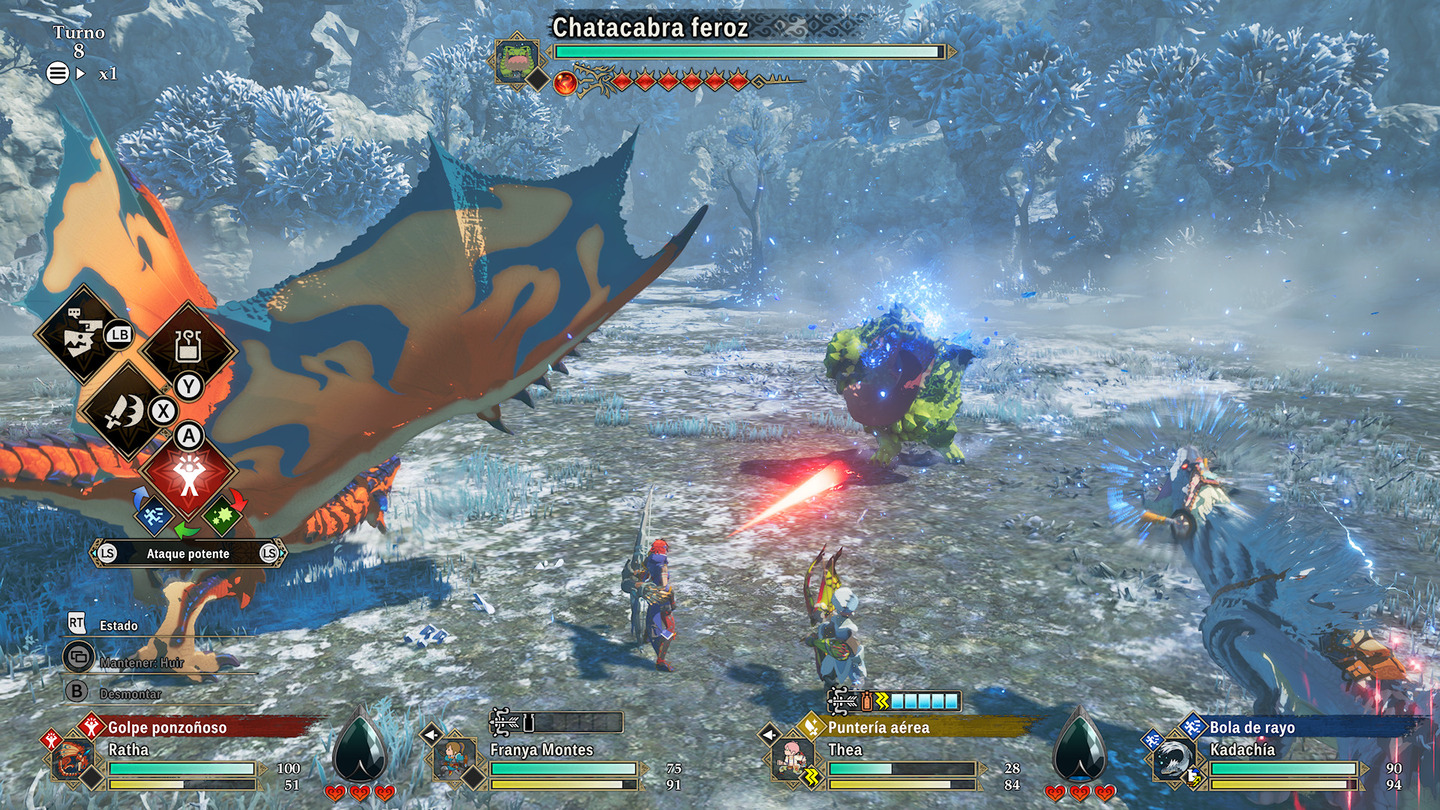Switch to the blue speed attack type
1440x810 pixels.
pos(152,515)
